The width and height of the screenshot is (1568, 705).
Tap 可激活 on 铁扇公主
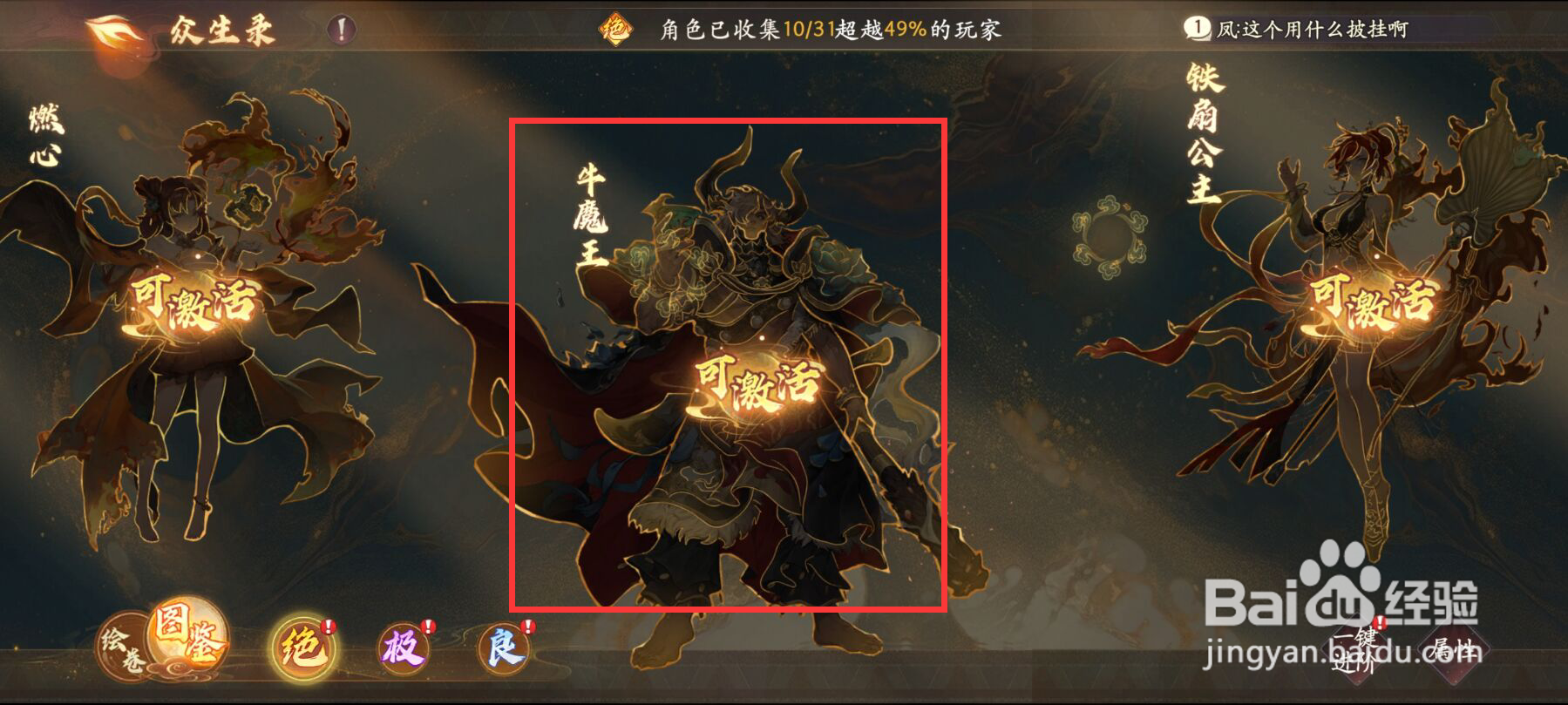pos(1374,298)
